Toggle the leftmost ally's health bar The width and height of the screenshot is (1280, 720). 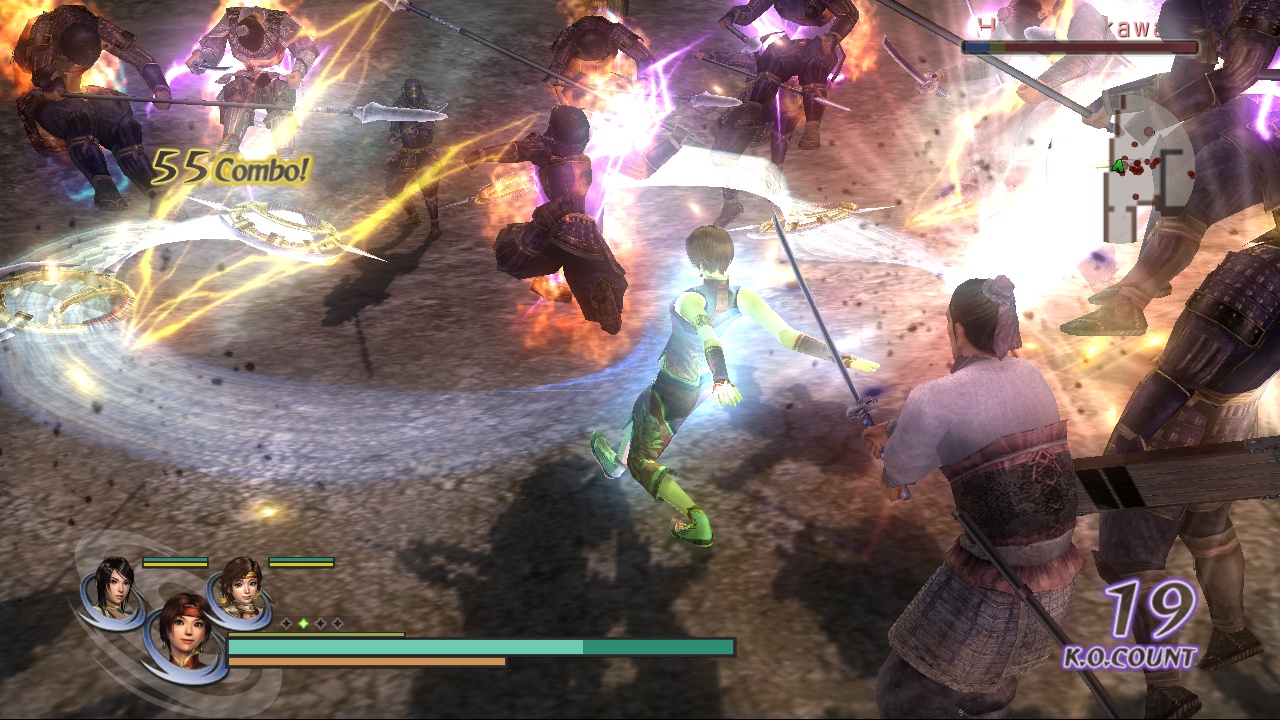175,558
